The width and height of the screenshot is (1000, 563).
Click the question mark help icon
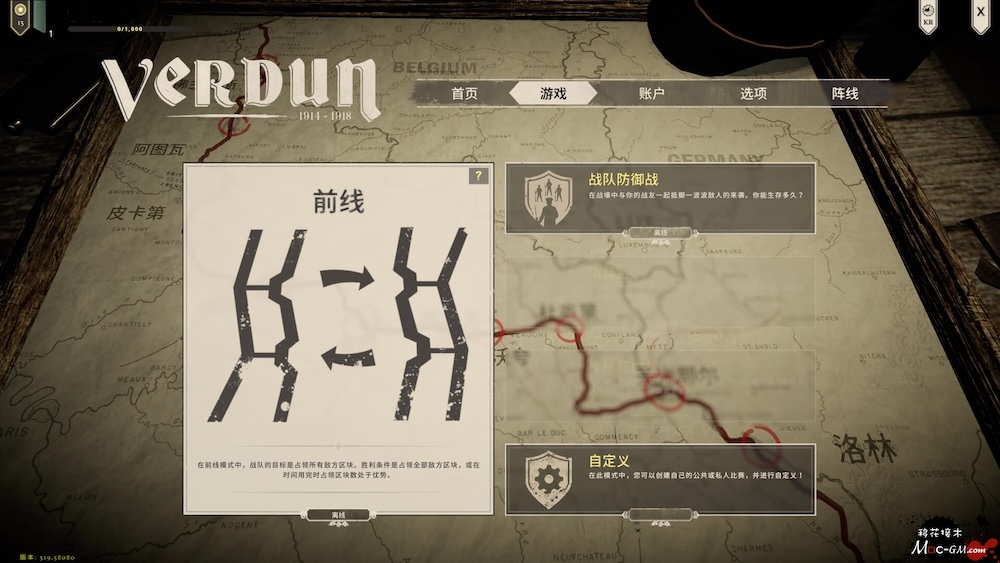click(479, 176)
